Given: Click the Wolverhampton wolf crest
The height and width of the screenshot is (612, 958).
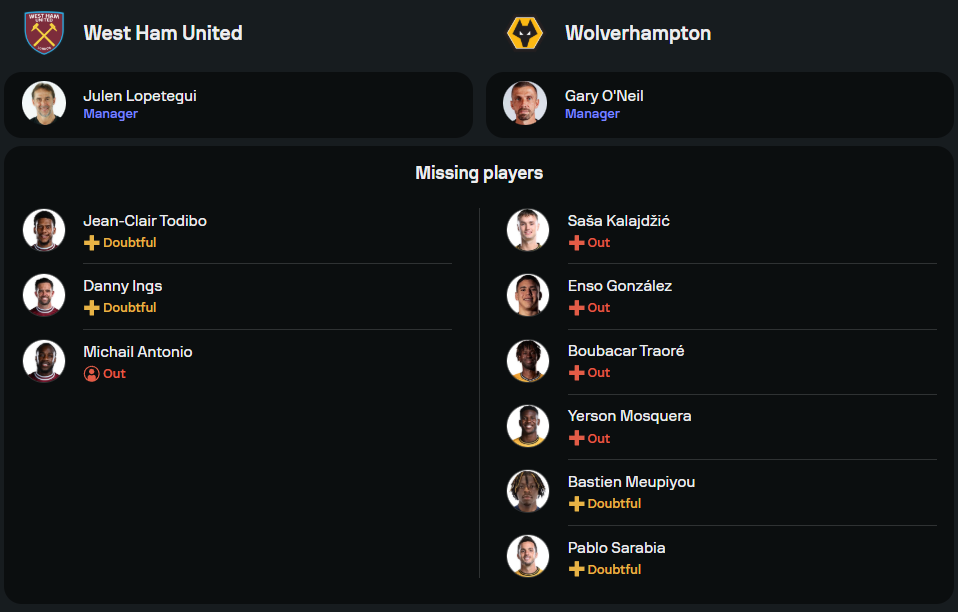Looking at the screenshot, I should click(x=526, y=33).
